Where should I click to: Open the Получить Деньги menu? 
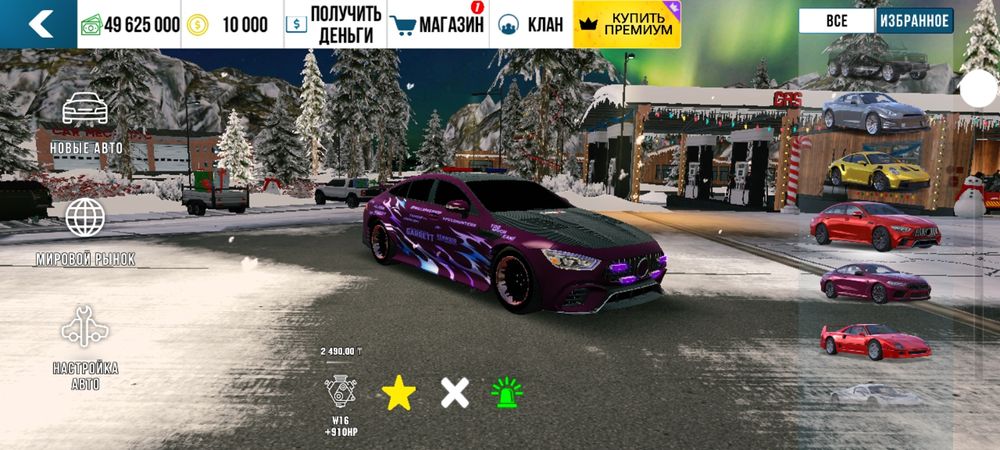tap(334, 24)
